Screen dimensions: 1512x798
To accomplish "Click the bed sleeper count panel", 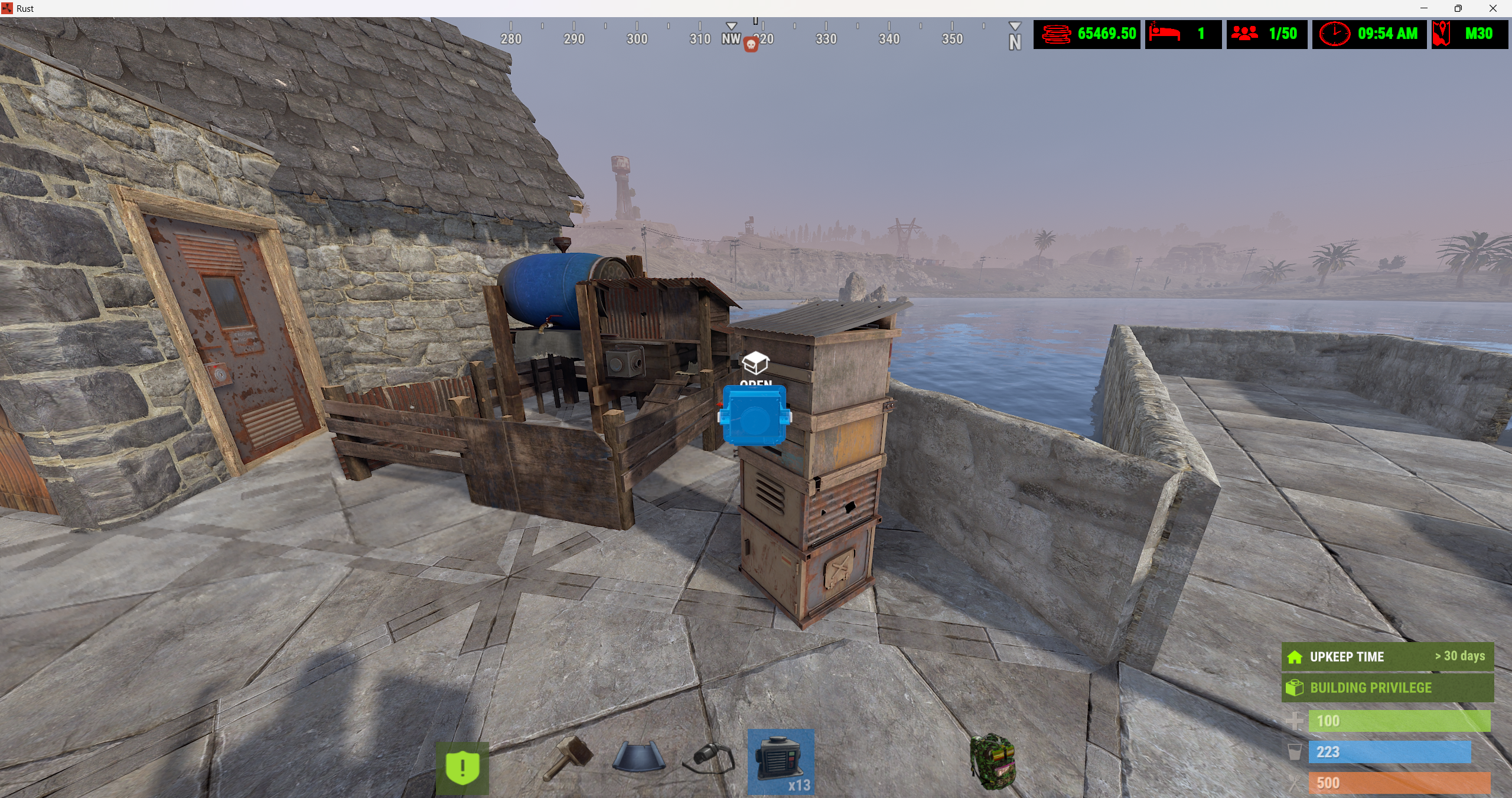I will pos(1182,34).
